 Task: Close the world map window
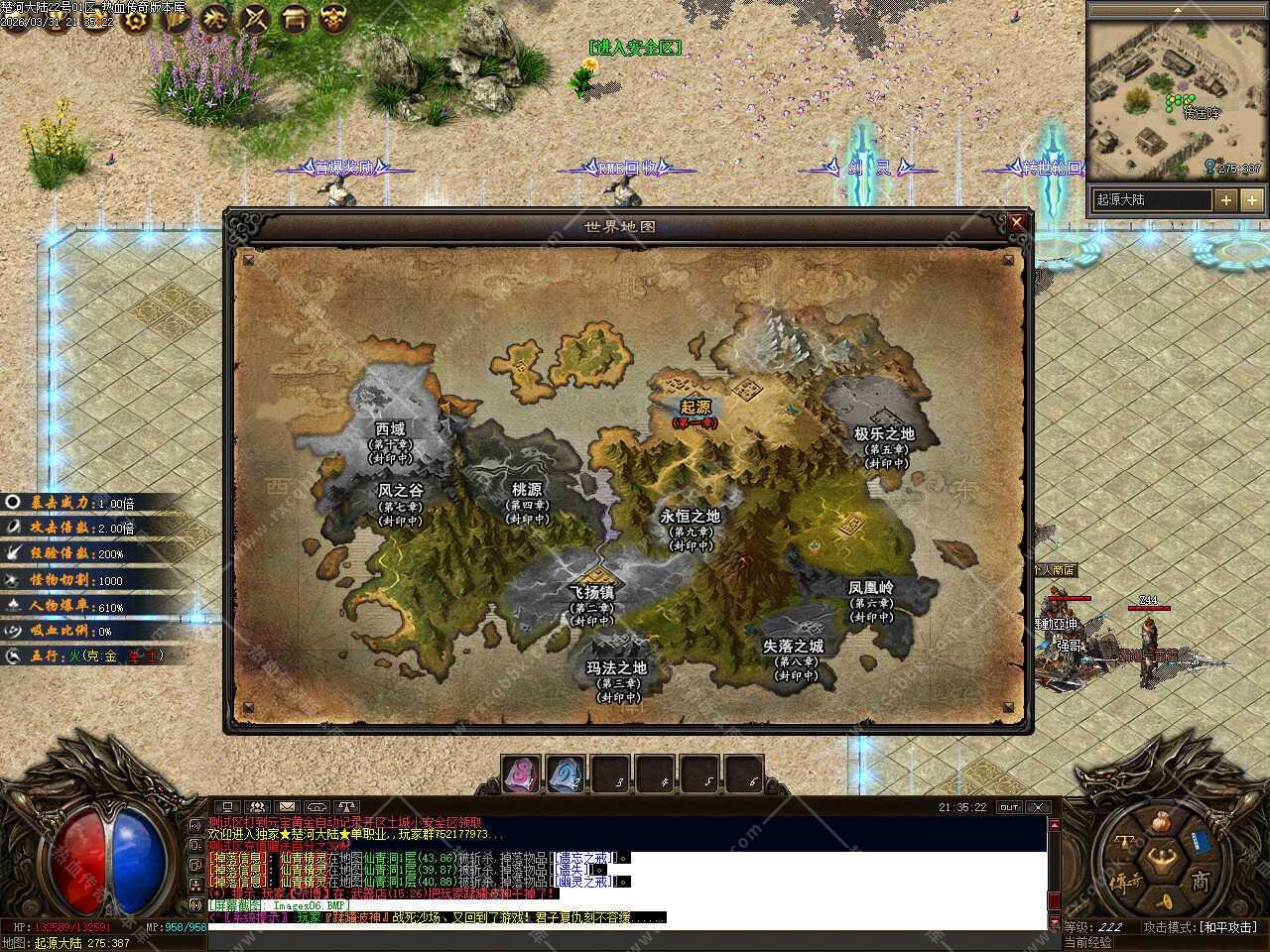pyautogui.click(x=1016, y=223)
